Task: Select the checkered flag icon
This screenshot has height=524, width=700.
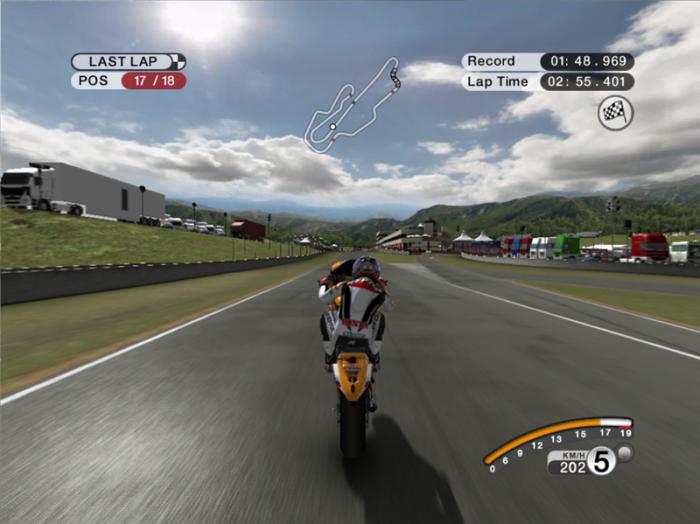Action: 615,113
